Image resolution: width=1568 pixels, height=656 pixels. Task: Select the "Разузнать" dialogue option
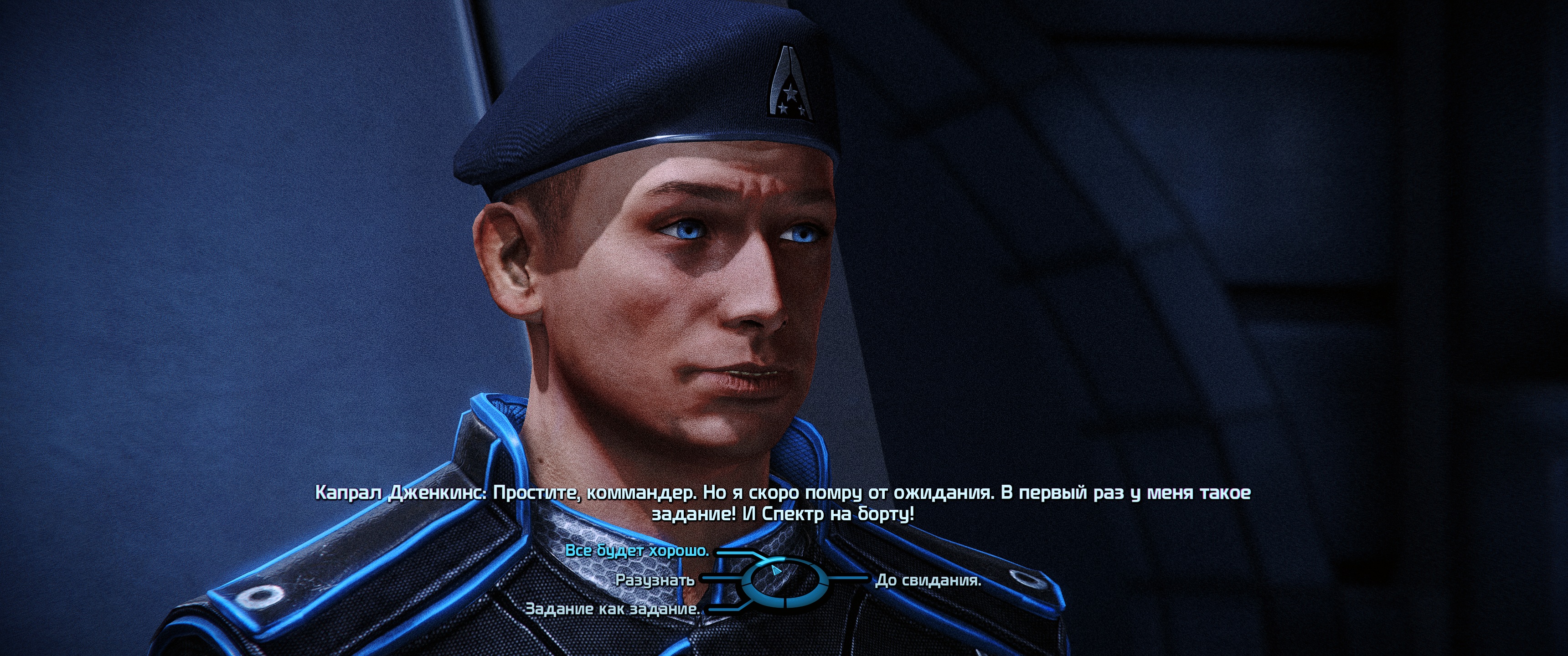click(x=655, y=580)
